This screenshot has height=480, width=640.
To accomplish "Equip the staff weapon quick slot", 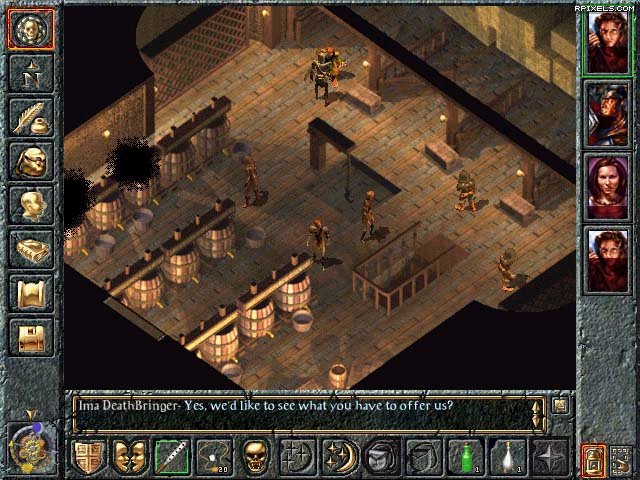I will coord(172,457).
